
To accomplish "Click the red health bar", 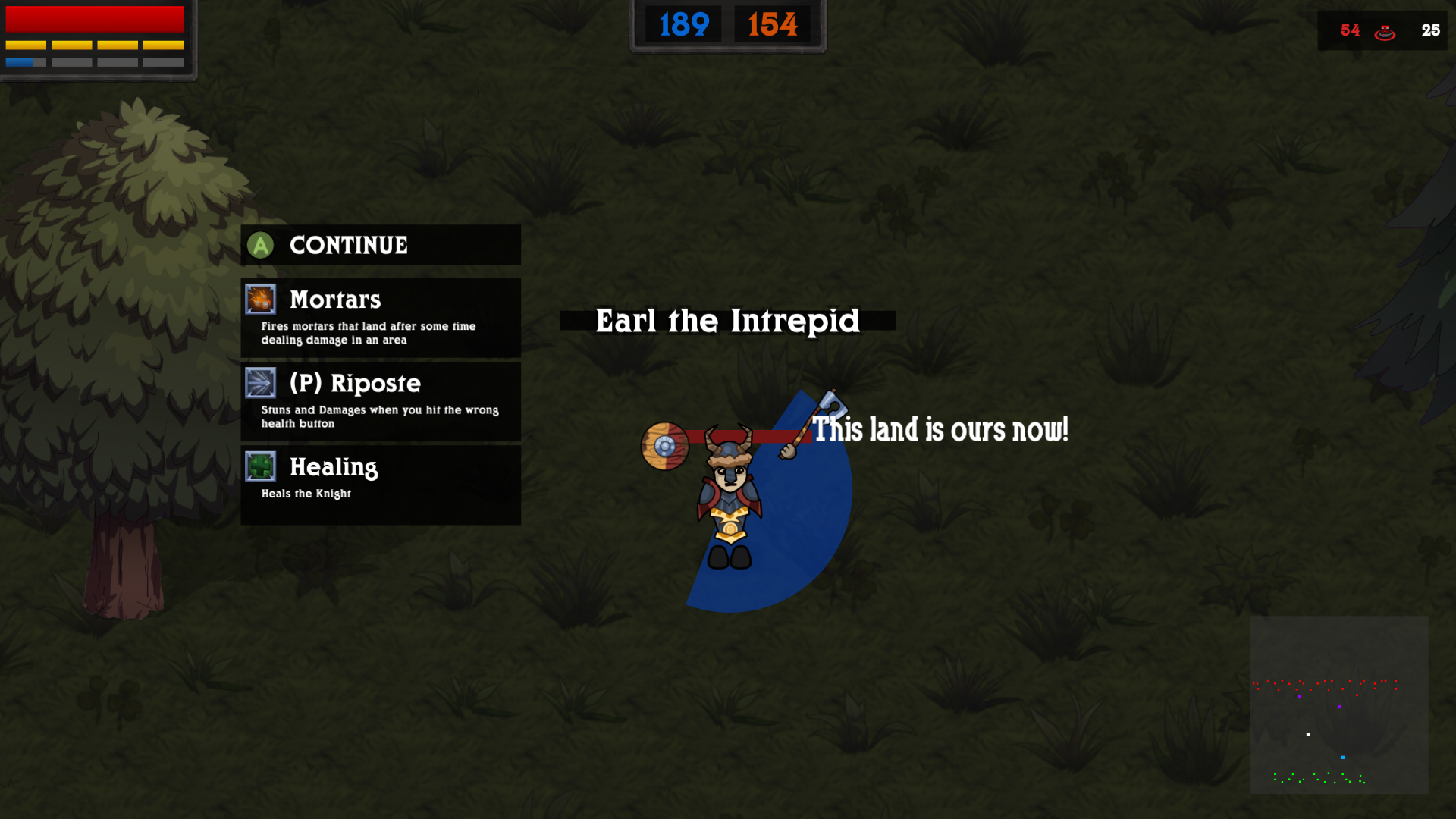I will pyautogui.click(x=94, y=17).
